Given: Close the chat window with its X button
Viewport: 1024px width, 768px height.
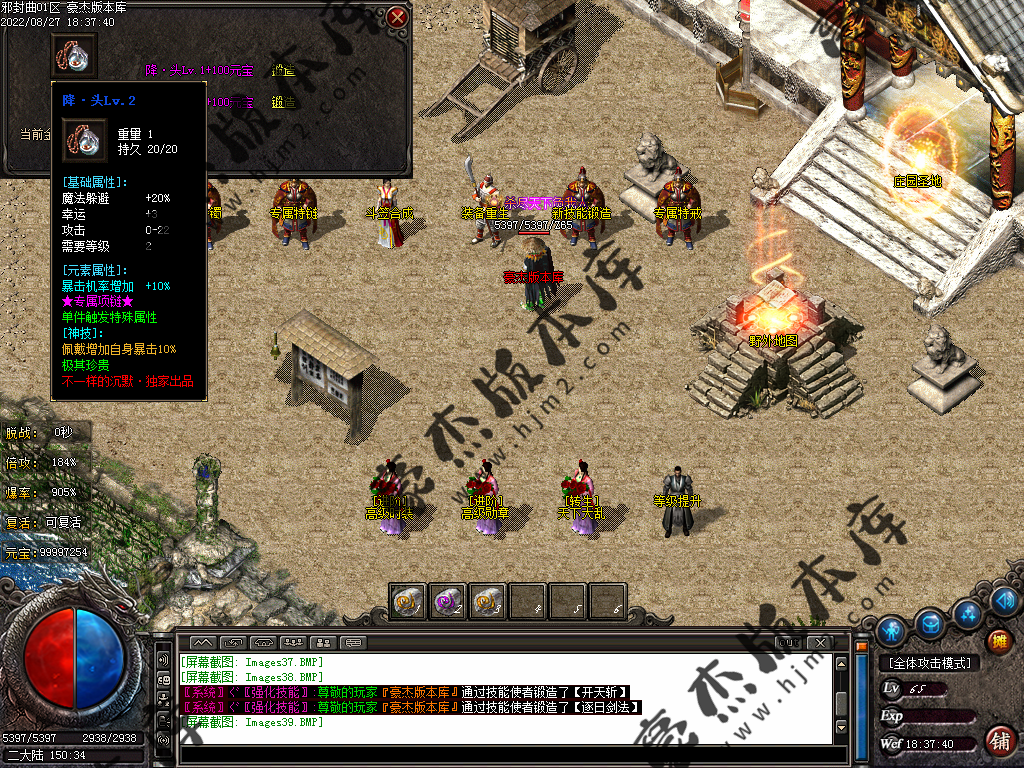Looking at the screenshot, I should click(x=818, y=641).
